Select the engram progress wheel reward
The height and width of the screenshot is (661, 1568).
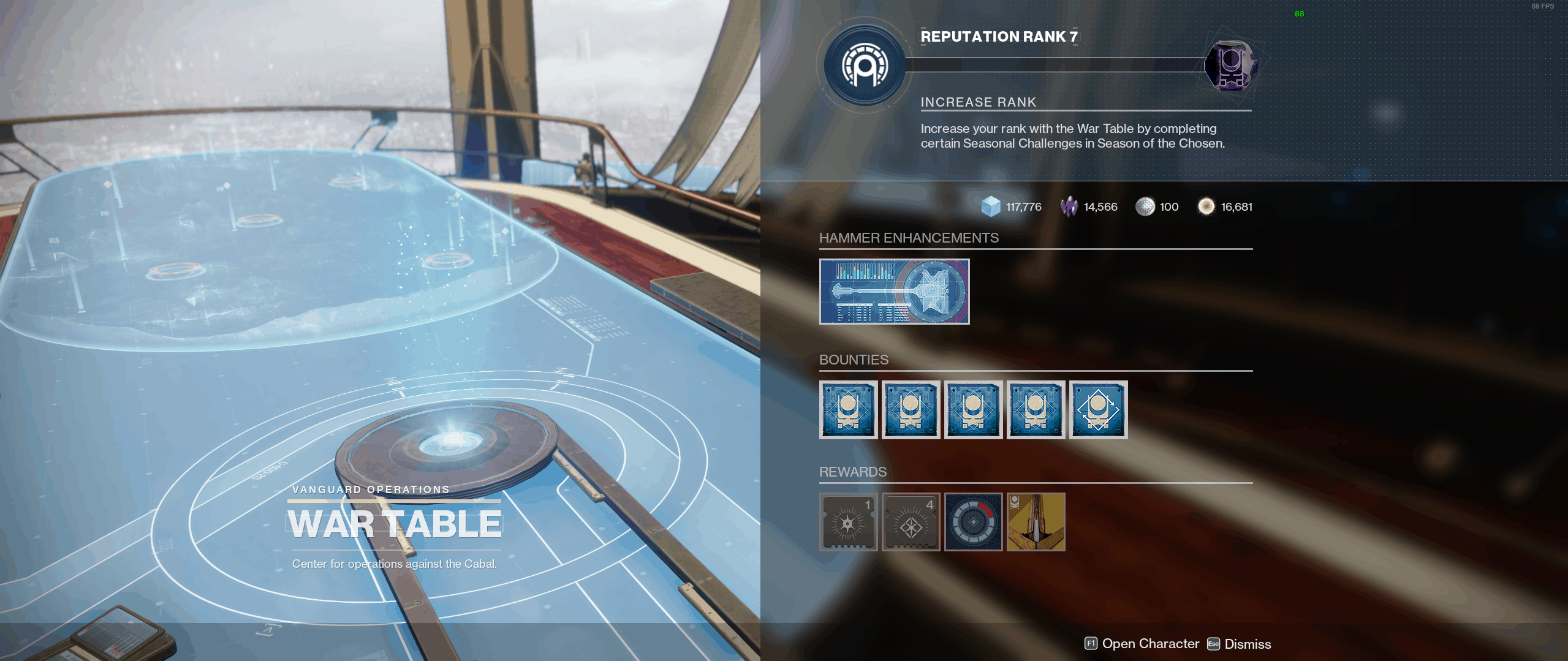click(x=974, y=522)
